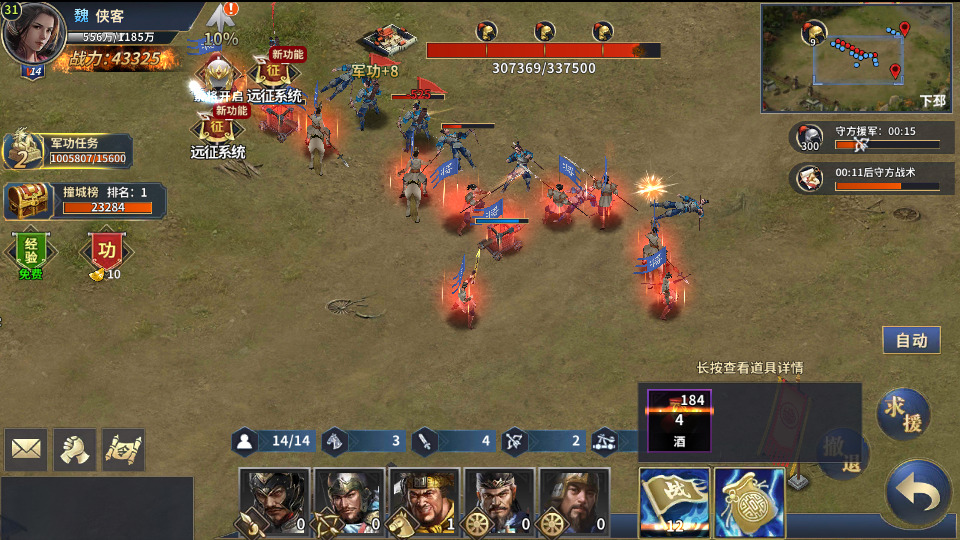Claim the free 经验 experience banner
960x540 pixels.
tap(31, 250)
